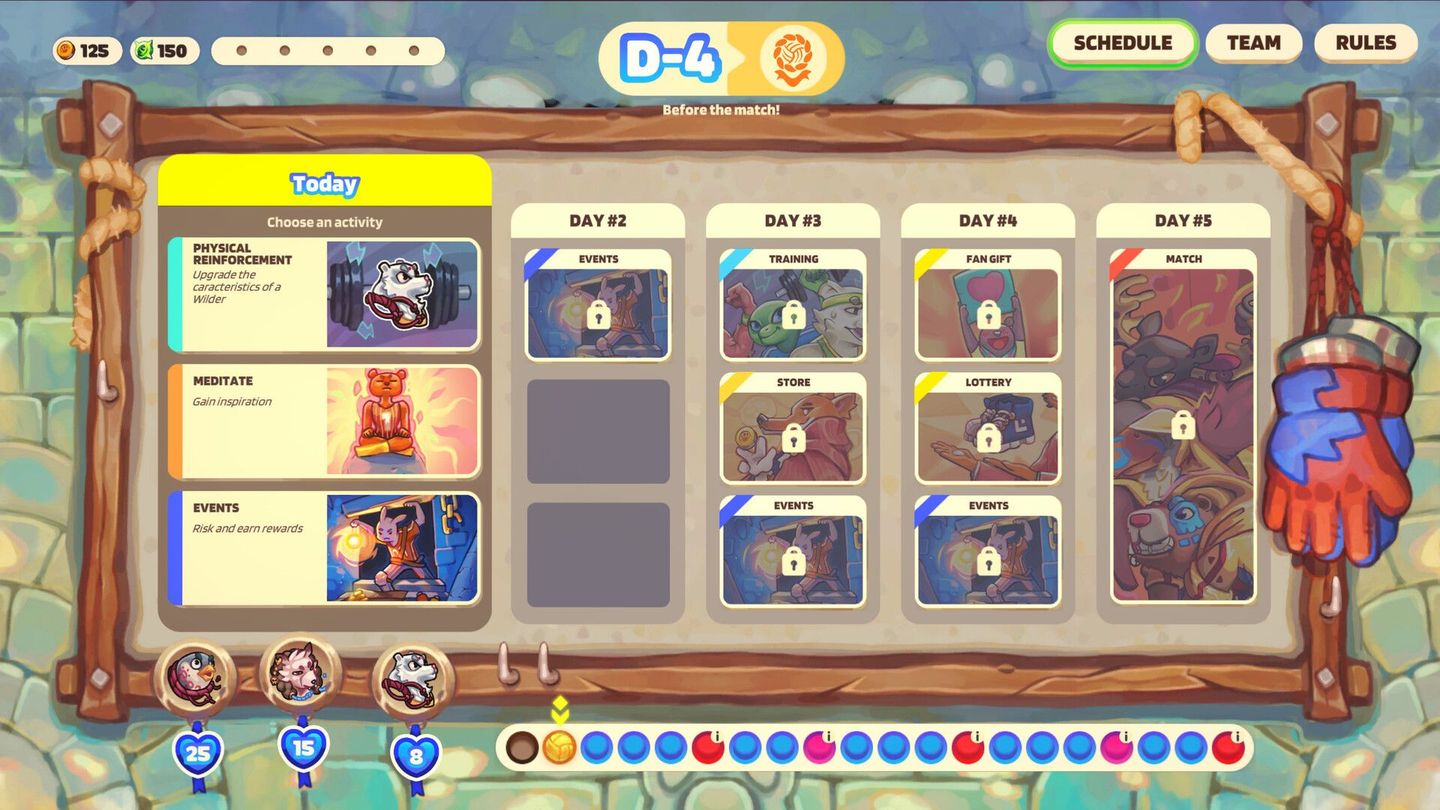This screenshot has width=1440, height=810.
Task: Click the volleyball marker on the bottom timeline
Action: pyautogui.click(x=560, y=743)
